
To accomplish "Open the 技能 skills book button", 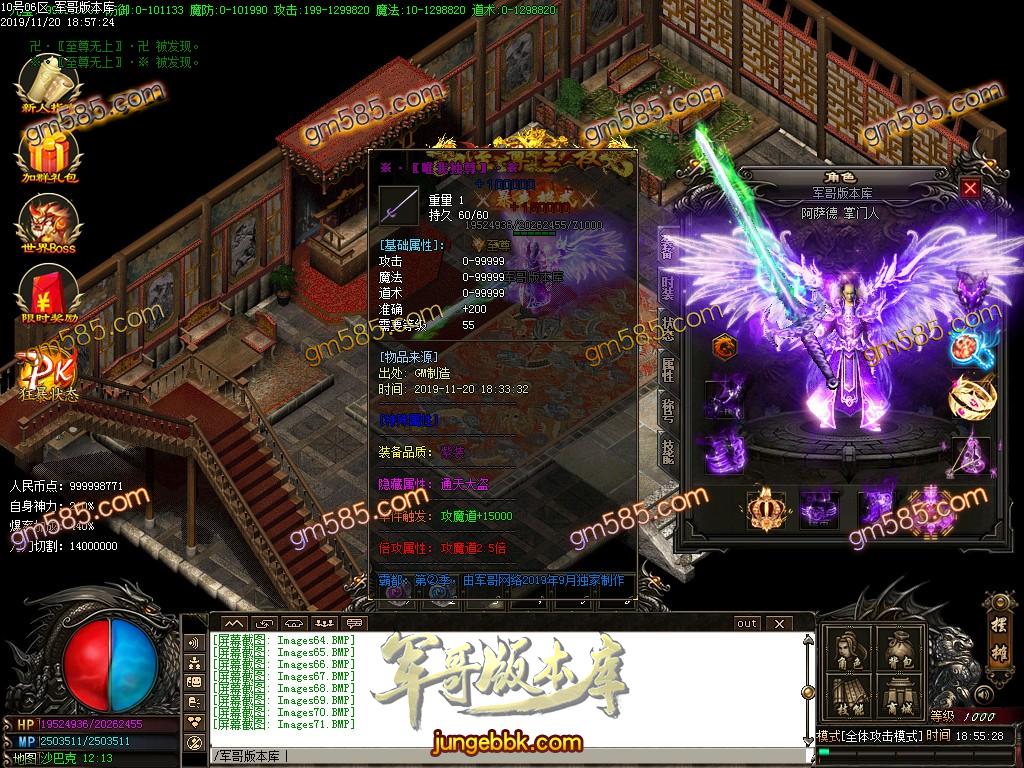I will point(847,698).
